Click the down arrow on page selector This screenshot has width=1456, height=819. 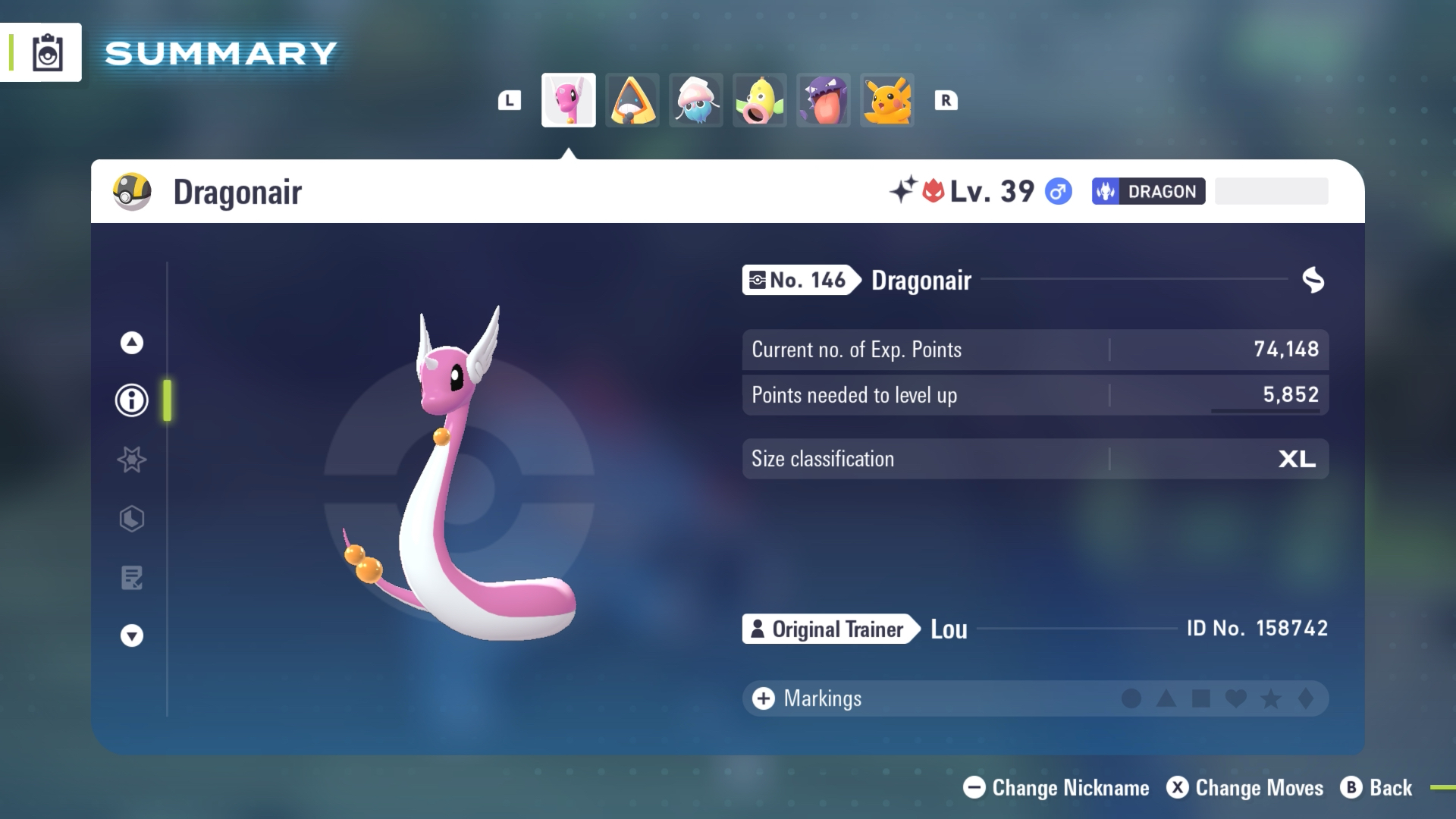point(132,635)
